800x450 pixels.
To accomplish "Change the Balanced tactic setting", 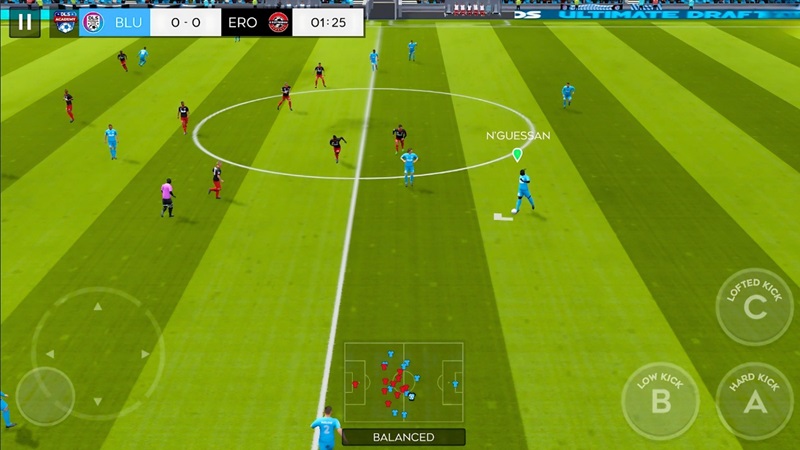I will coord(404,437).
